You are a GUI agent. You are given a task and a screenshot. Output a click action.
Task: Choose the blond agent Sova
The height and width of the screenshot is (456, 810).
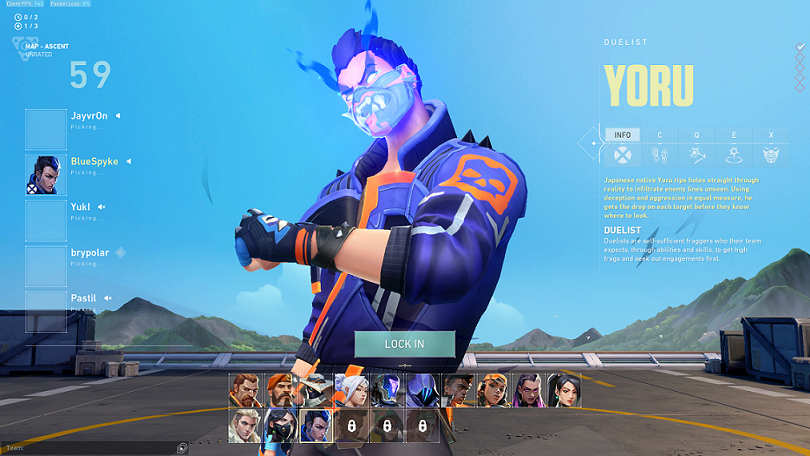click(244, 425)
